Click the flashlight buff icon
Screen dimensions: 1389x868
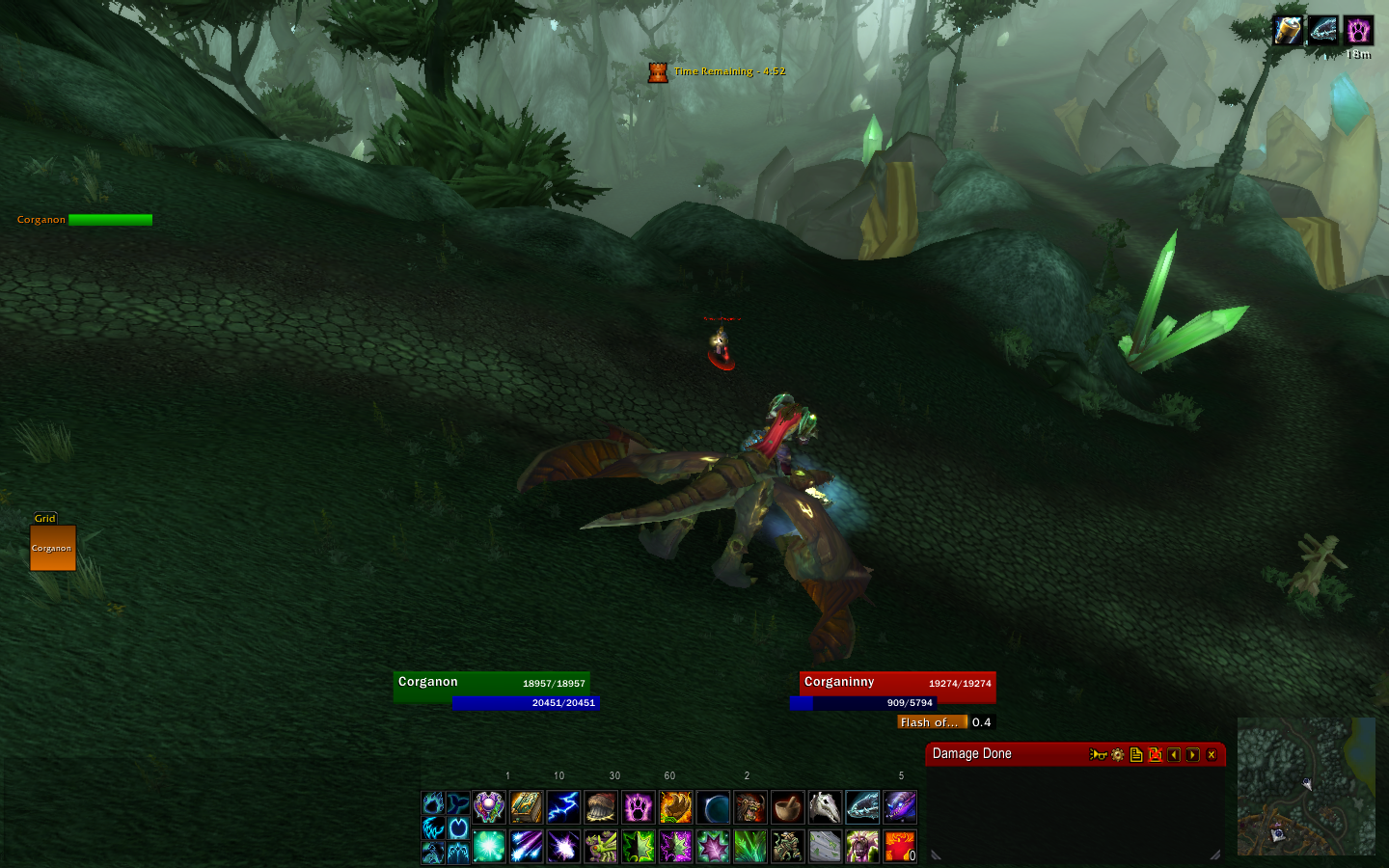1287,30
